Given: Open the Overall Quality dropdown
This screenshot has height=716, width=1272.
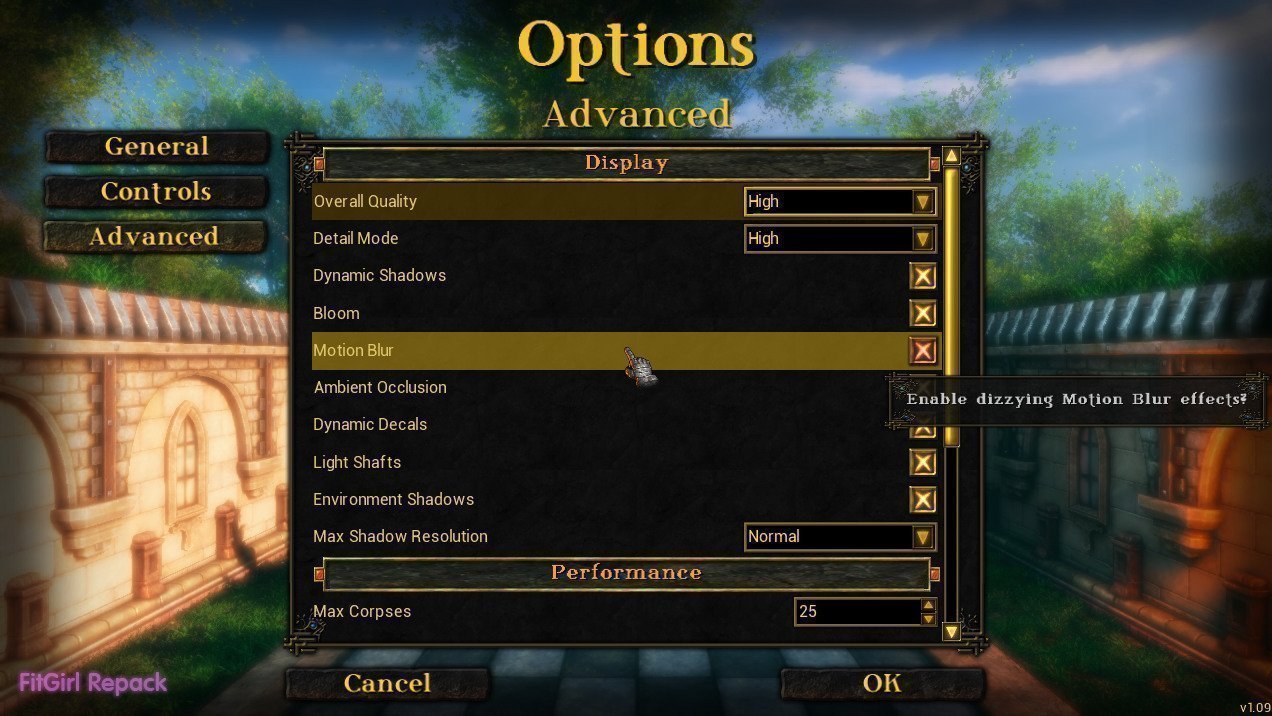Looking at the screenshot, I should point(922,202).
